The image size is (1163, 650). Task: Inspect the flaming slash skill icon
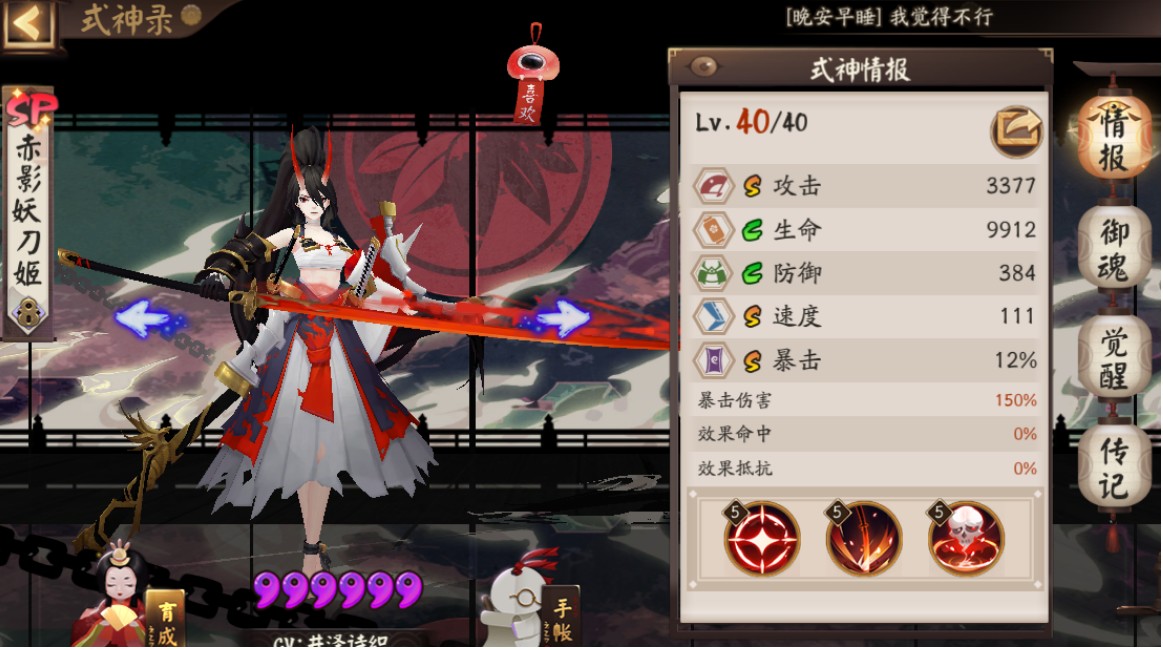click(x=864, y=538)
